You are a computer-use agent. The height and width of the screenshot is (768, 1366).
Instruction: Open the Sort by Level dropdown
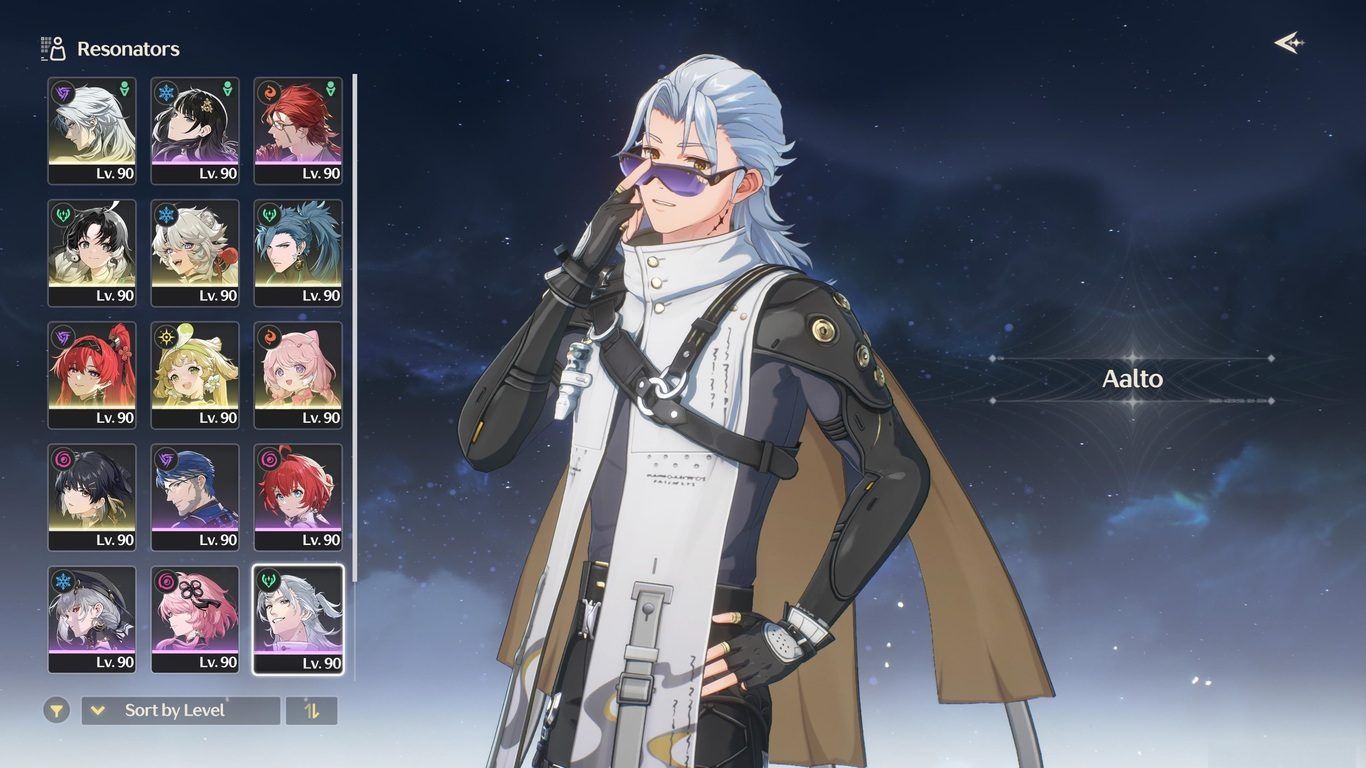tap(180, 711)
